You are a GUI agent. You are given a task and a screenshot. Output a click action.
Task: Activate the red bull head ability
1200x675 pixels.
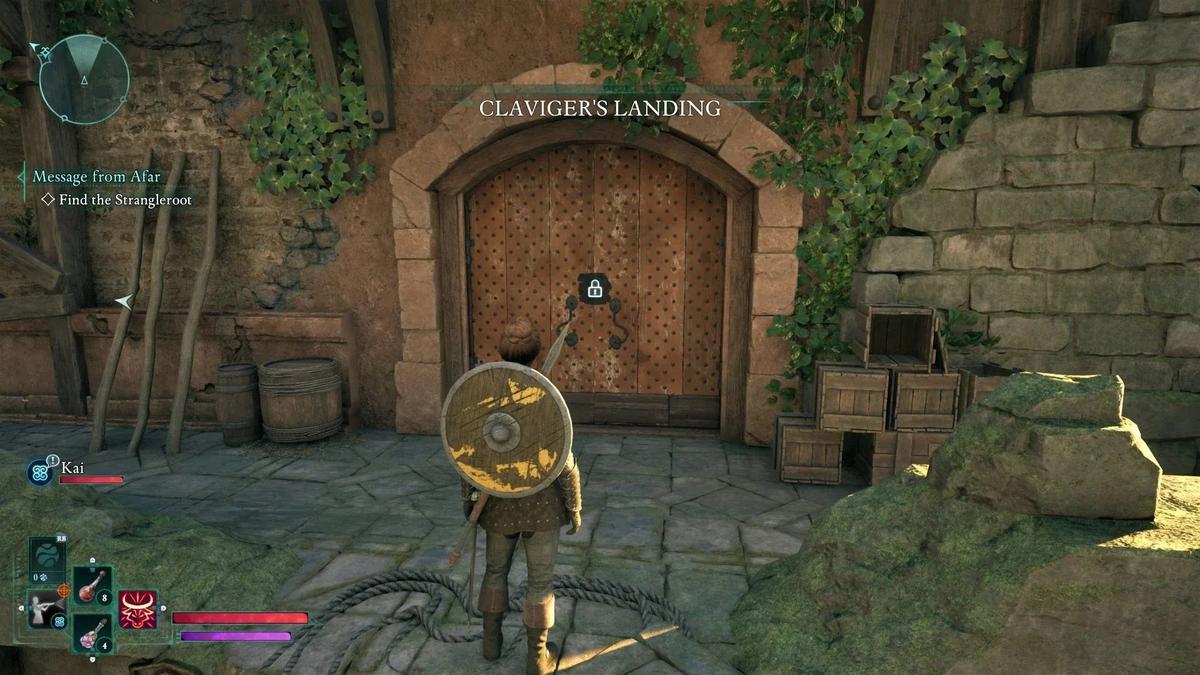[138, 609]
